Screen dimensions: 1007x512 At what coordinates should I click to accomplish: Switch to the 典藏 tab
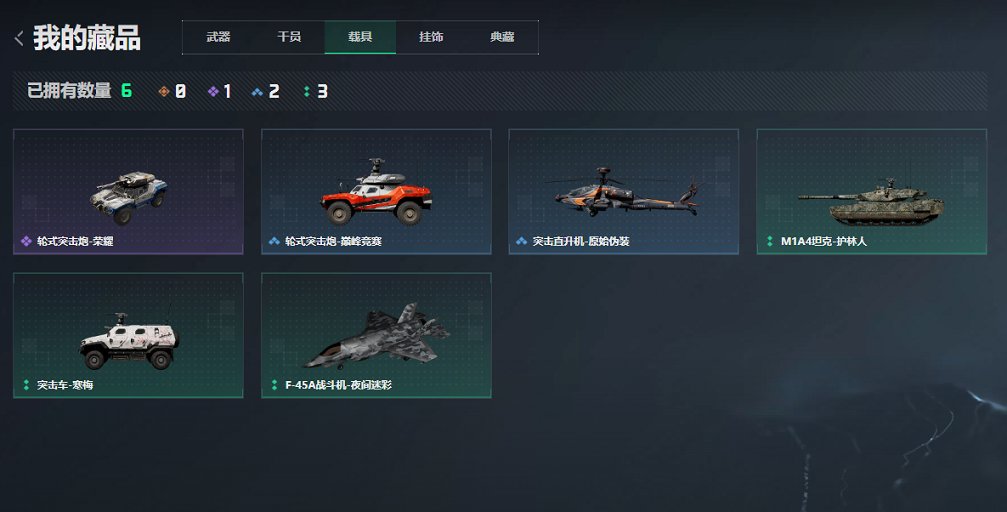[502, 37]
